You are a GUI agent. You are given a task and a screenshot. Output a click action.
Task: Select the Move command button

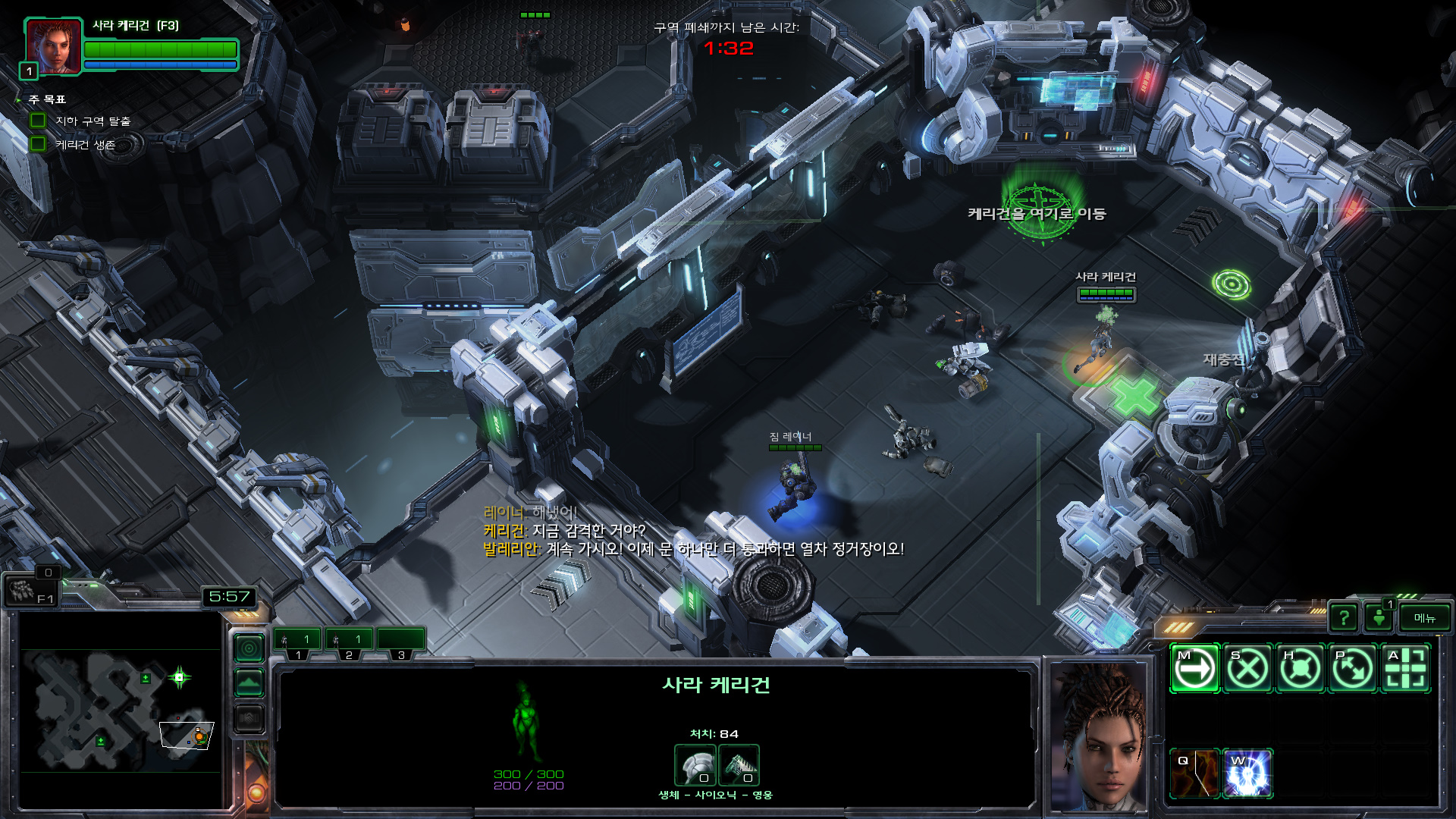[1194, 669]
